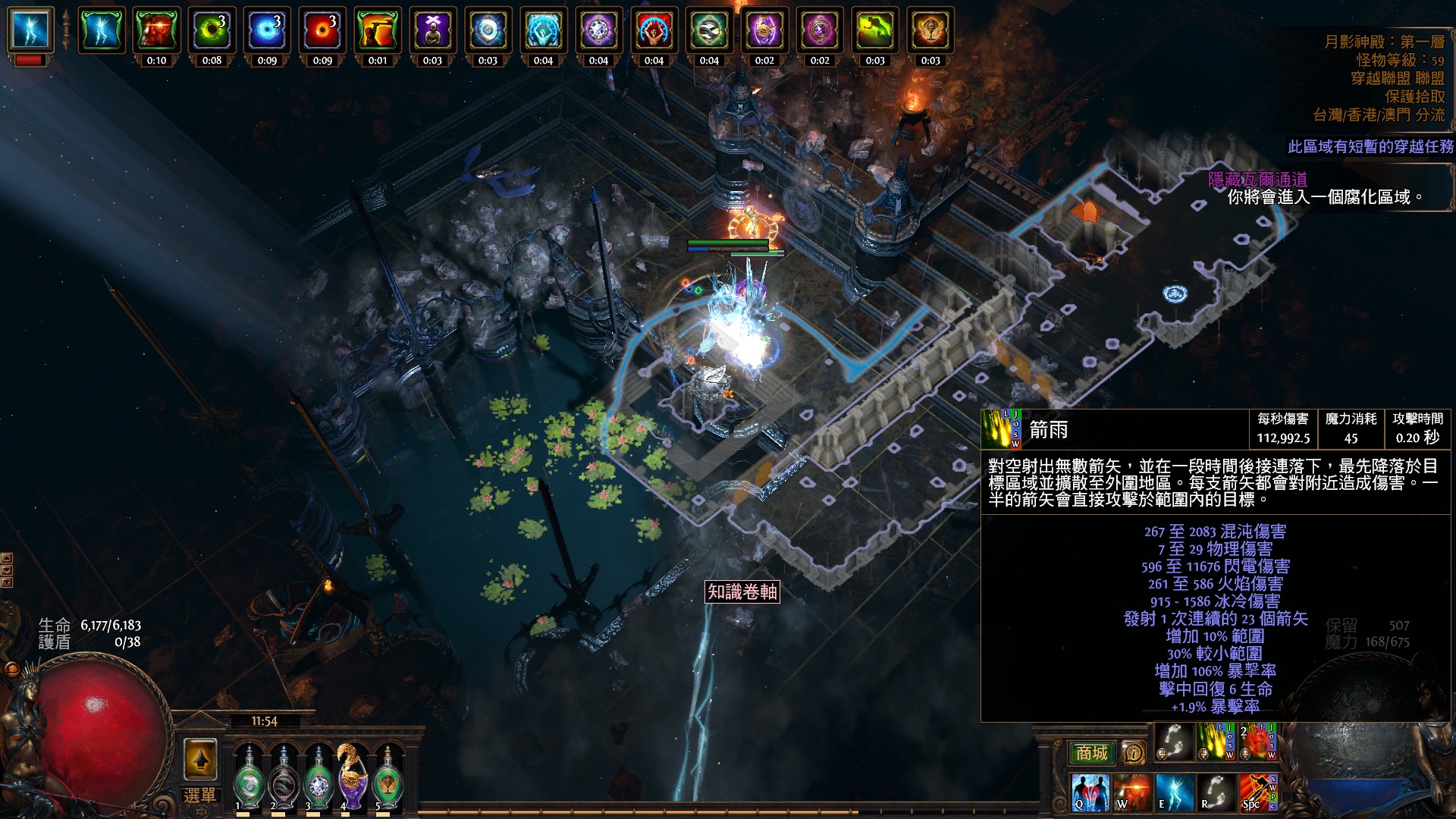Select the 箭雨 rain of arrows skill slot

click(1215, 742)
